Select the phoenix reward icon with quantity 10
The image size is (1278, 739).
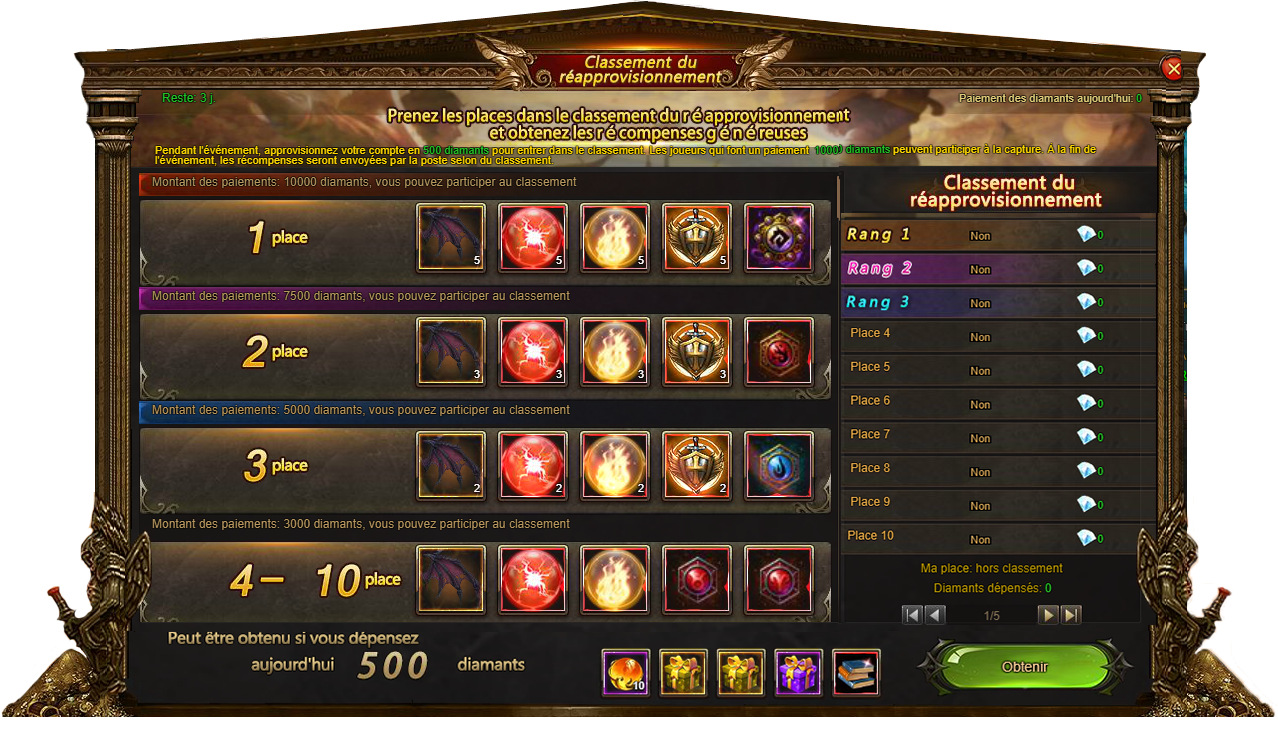pyautogui.click(x=626, y=673)
